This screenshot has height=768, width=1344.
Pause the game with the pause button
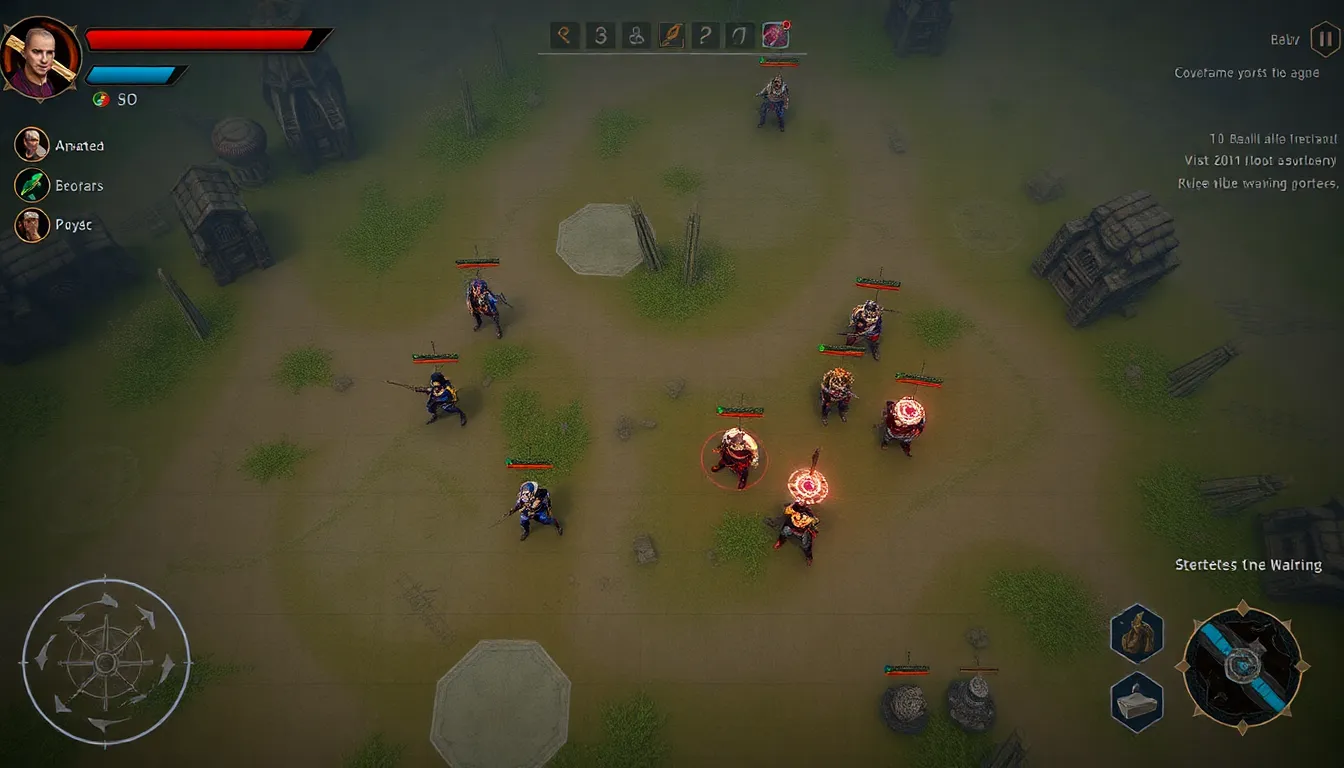click(1325, 40)
